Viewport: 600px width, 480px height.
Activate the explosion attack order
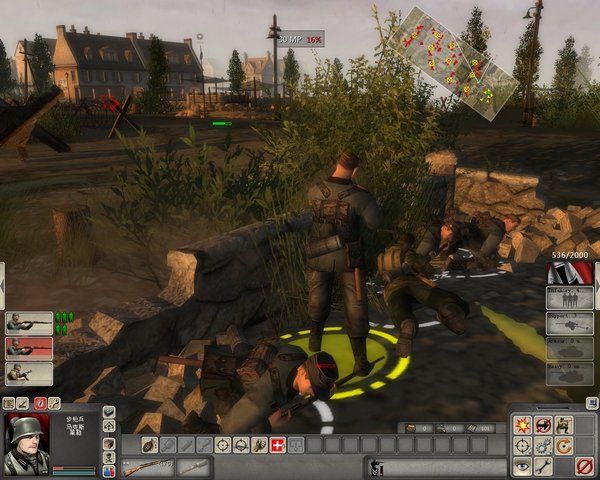click(522, 423)
